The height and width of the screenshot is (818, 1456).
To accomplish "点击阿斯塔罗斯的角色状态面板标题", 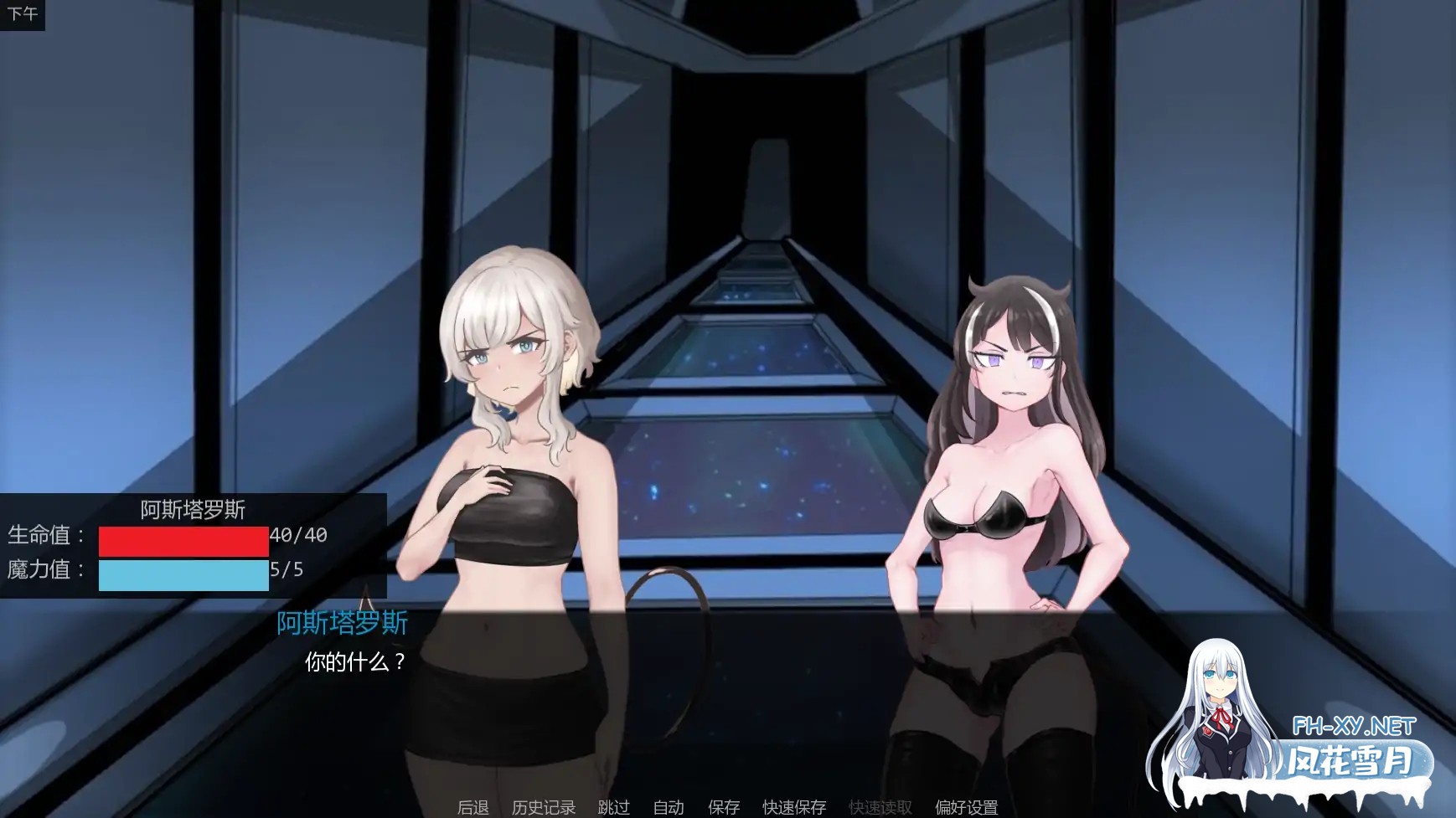I will click(194, 510).
